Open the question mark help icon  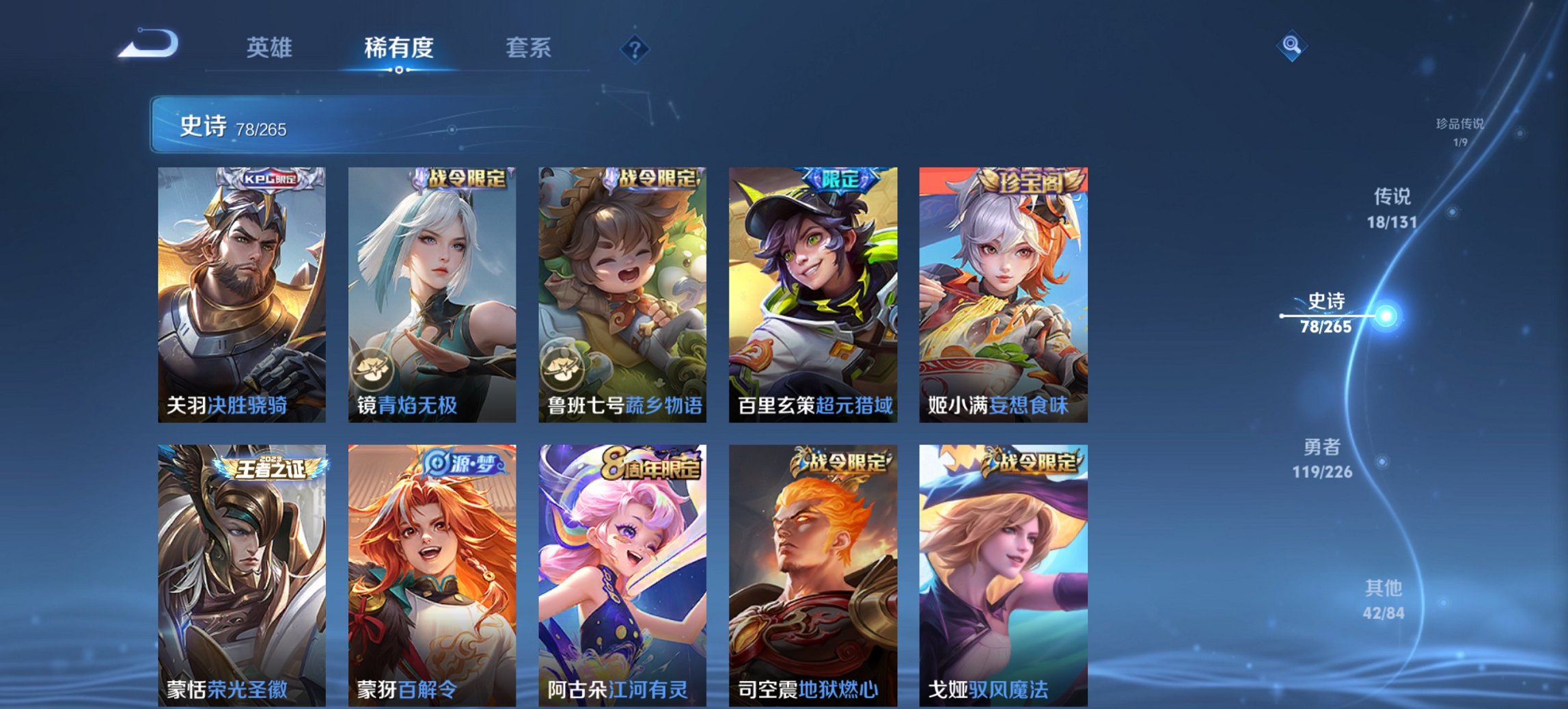634,48
